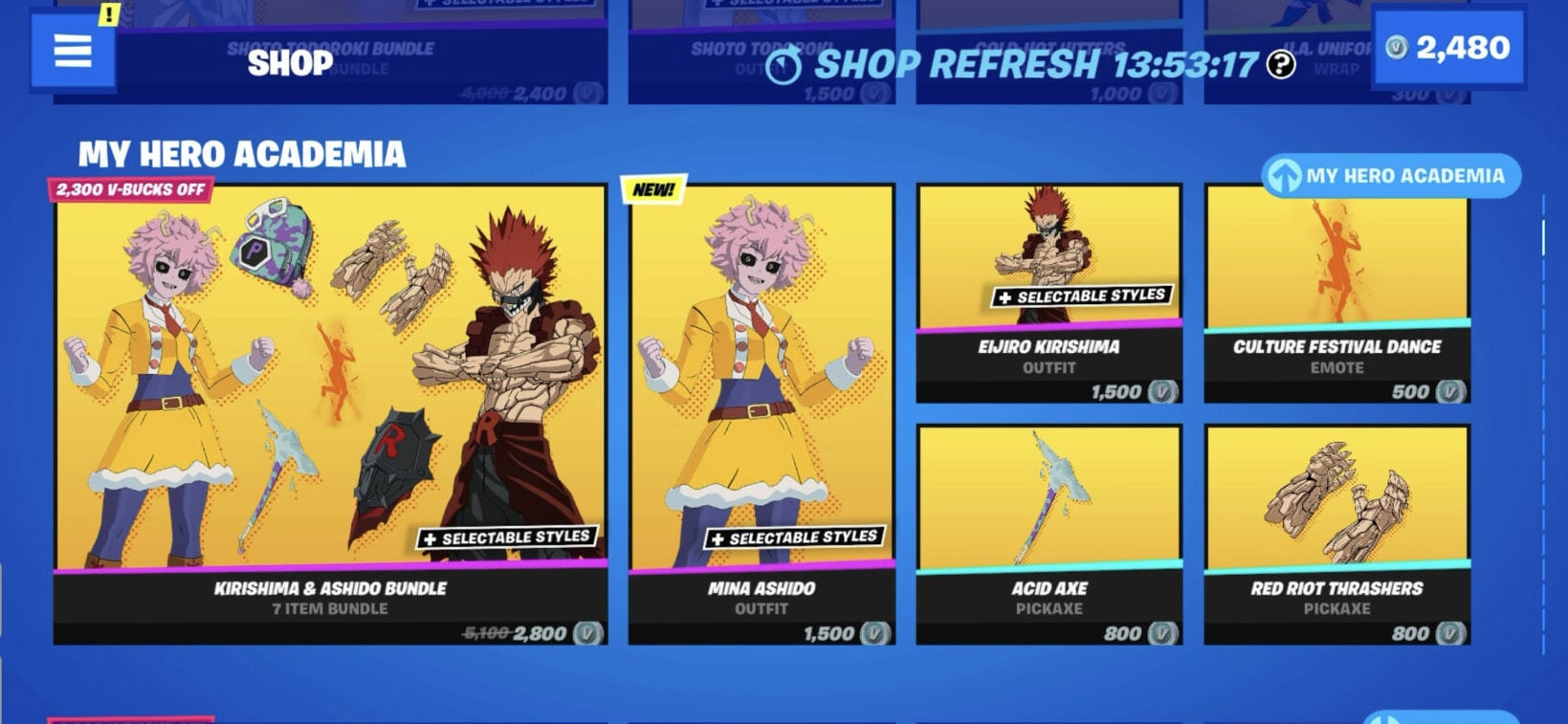Click the shop refresh timer clock icon
This screenshot has height=724, width=1568.
pos(784,66)
